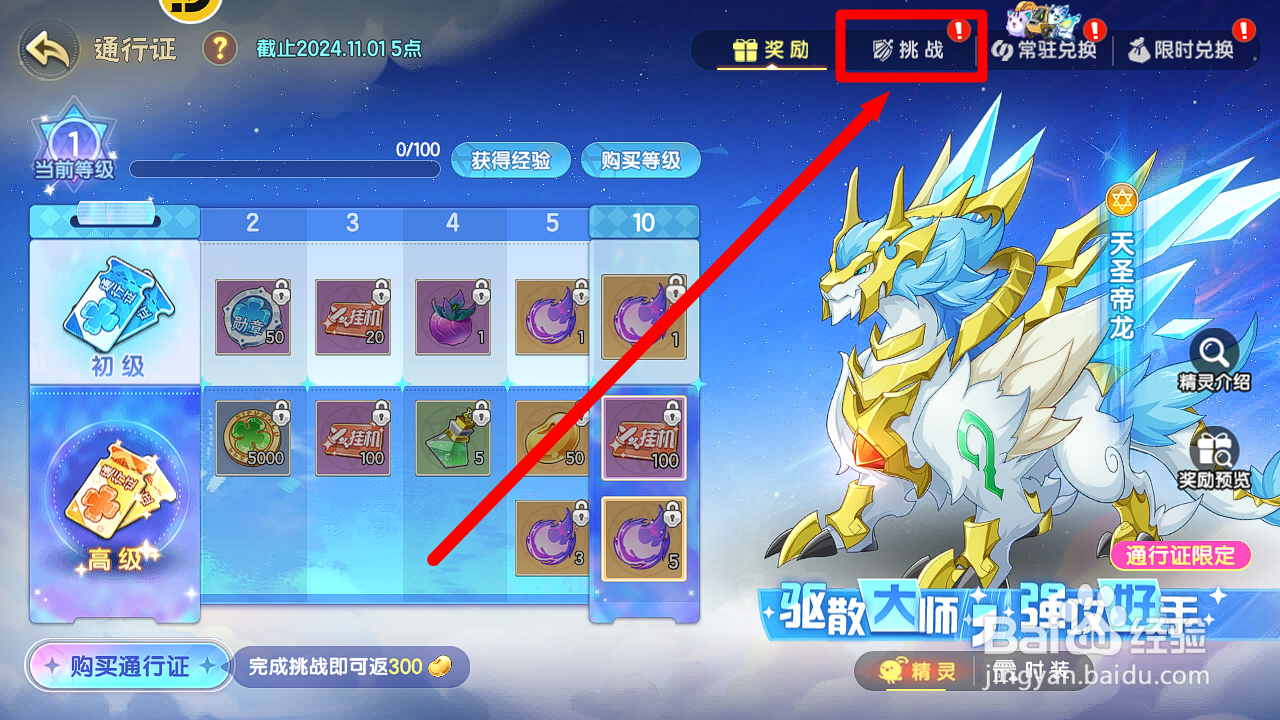This screenshot has width=1280, height=720.
Task: Open the 奖励预览 gift icon
Action: click(1215, 448)
